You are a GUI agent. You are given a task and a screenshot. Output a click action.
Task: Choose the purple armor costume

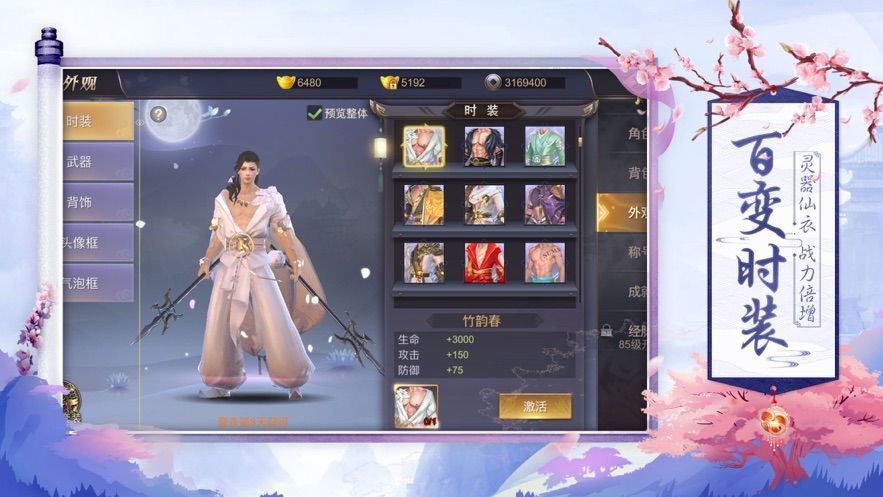tap(545, 204)
